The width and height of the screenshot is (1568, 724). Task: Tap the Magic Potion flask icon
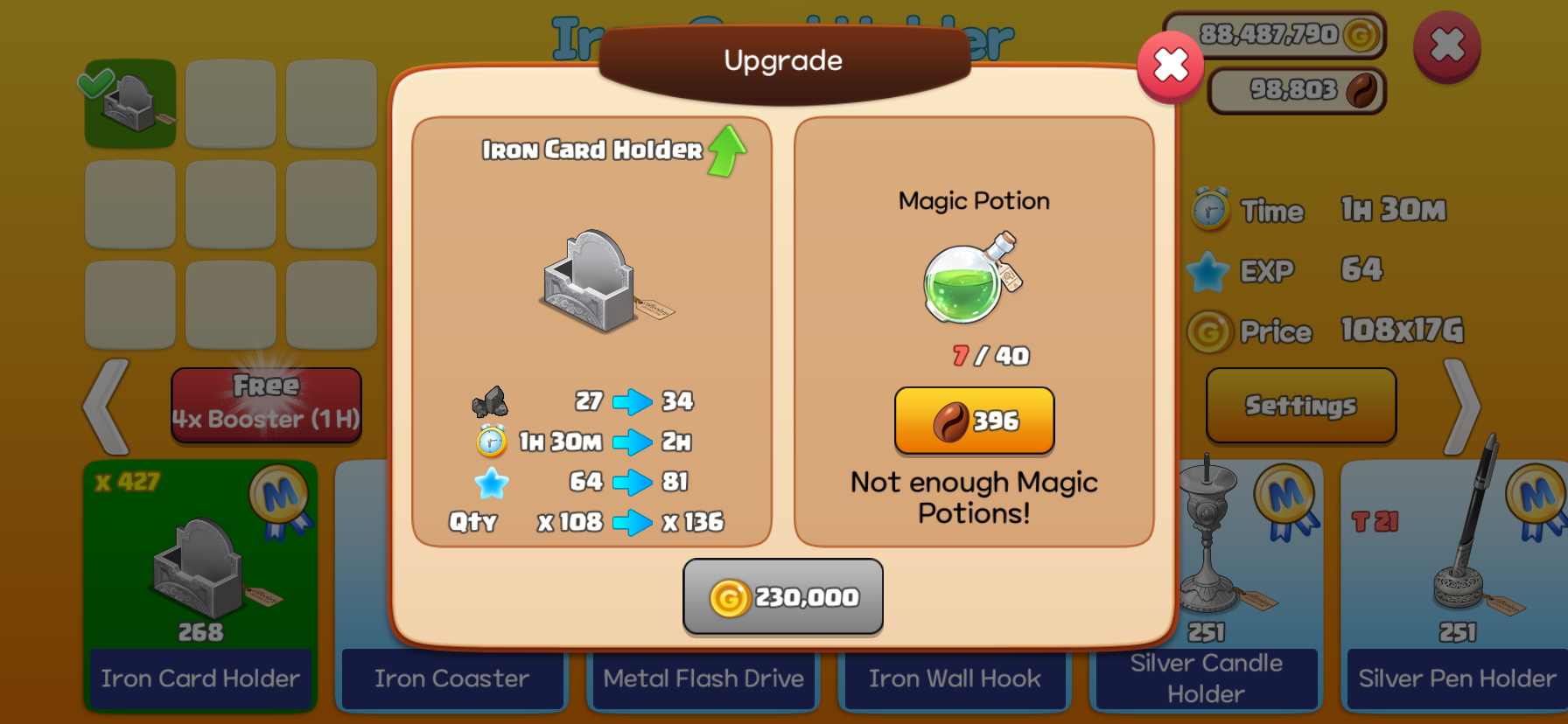(x=971, y=277)
